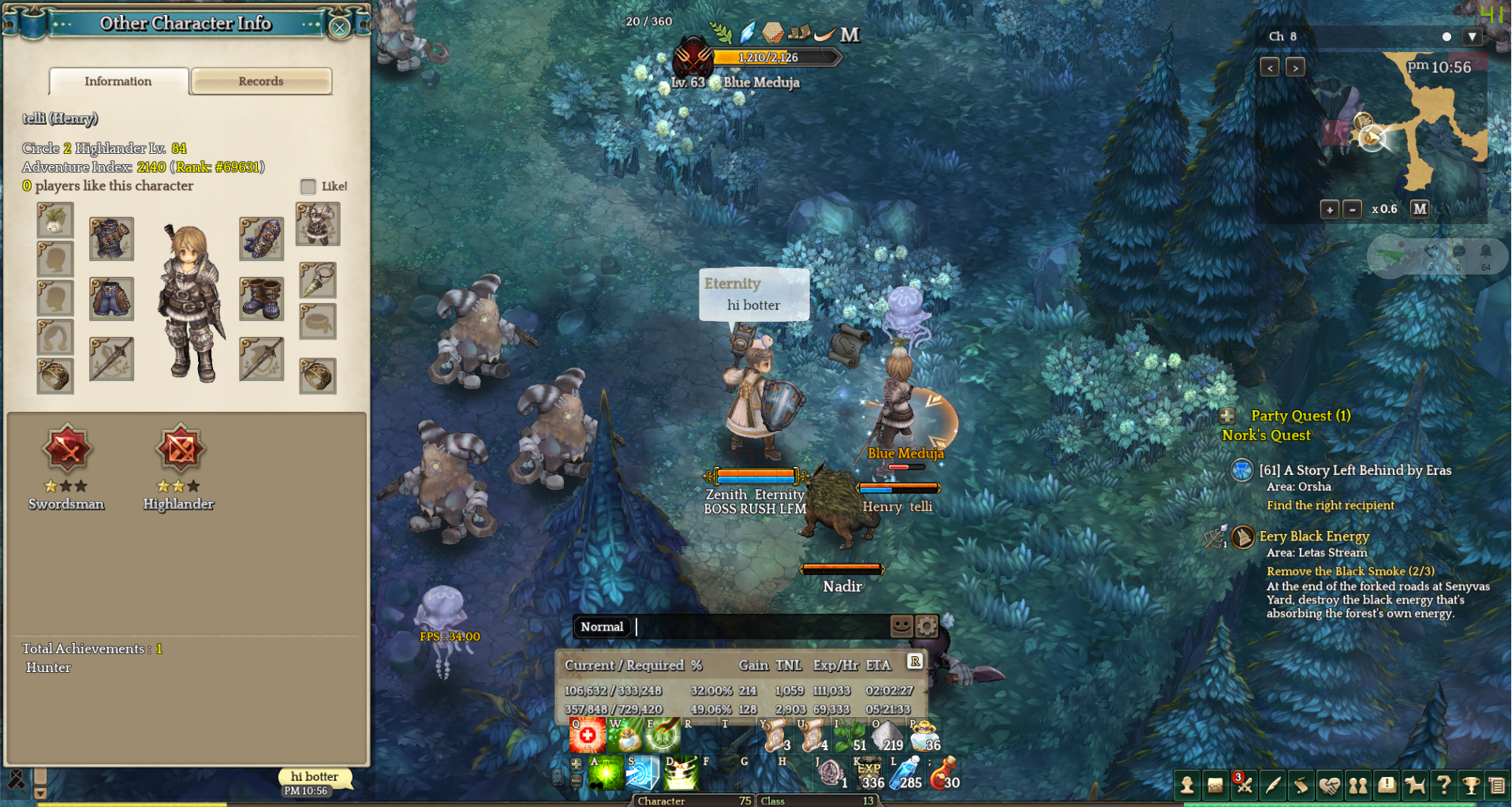Select the Eery Black Energy quest tracker

1314,536
